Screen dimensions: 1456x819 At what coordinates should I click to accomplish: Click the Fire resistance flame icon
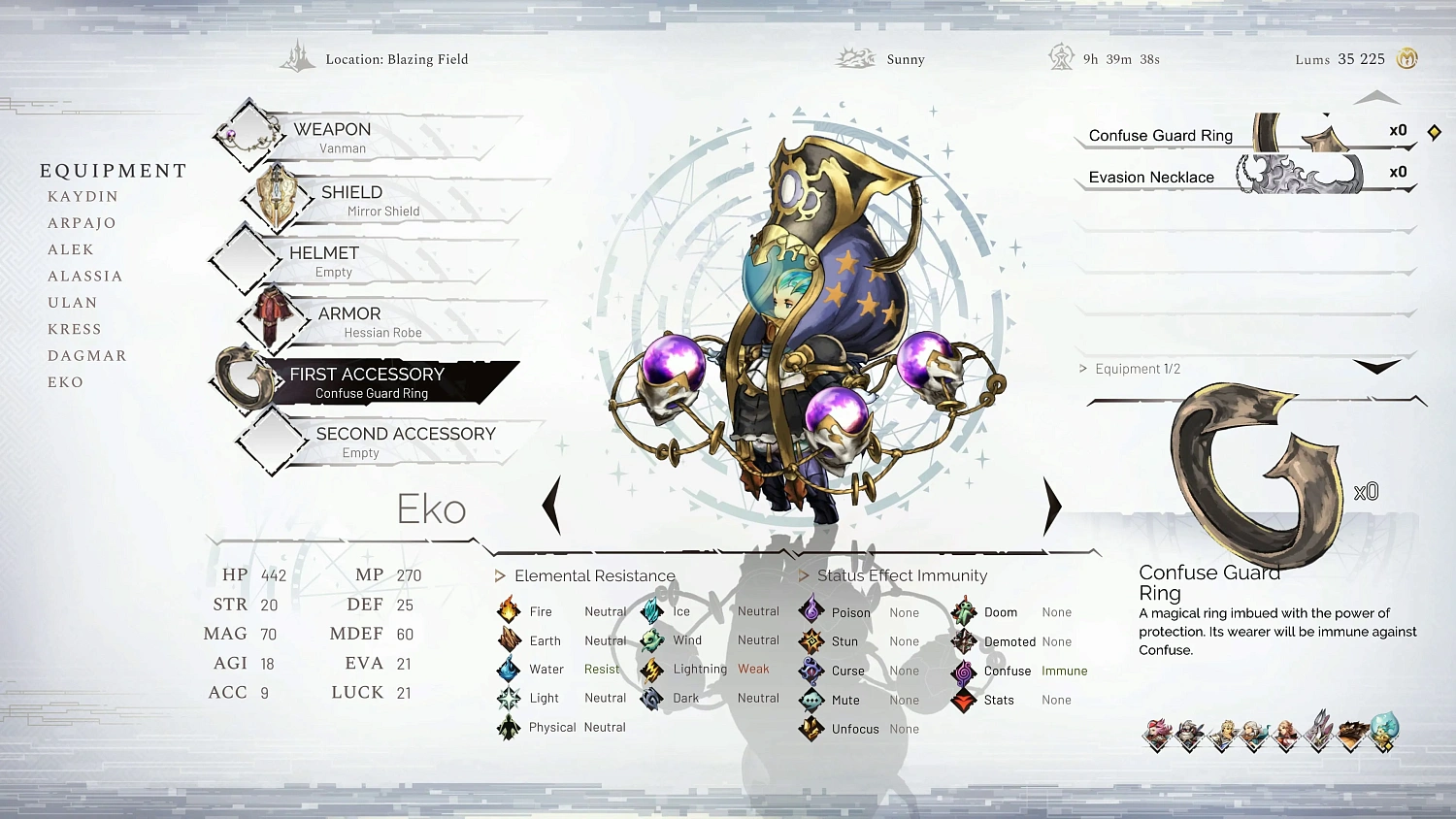point(509,611)
